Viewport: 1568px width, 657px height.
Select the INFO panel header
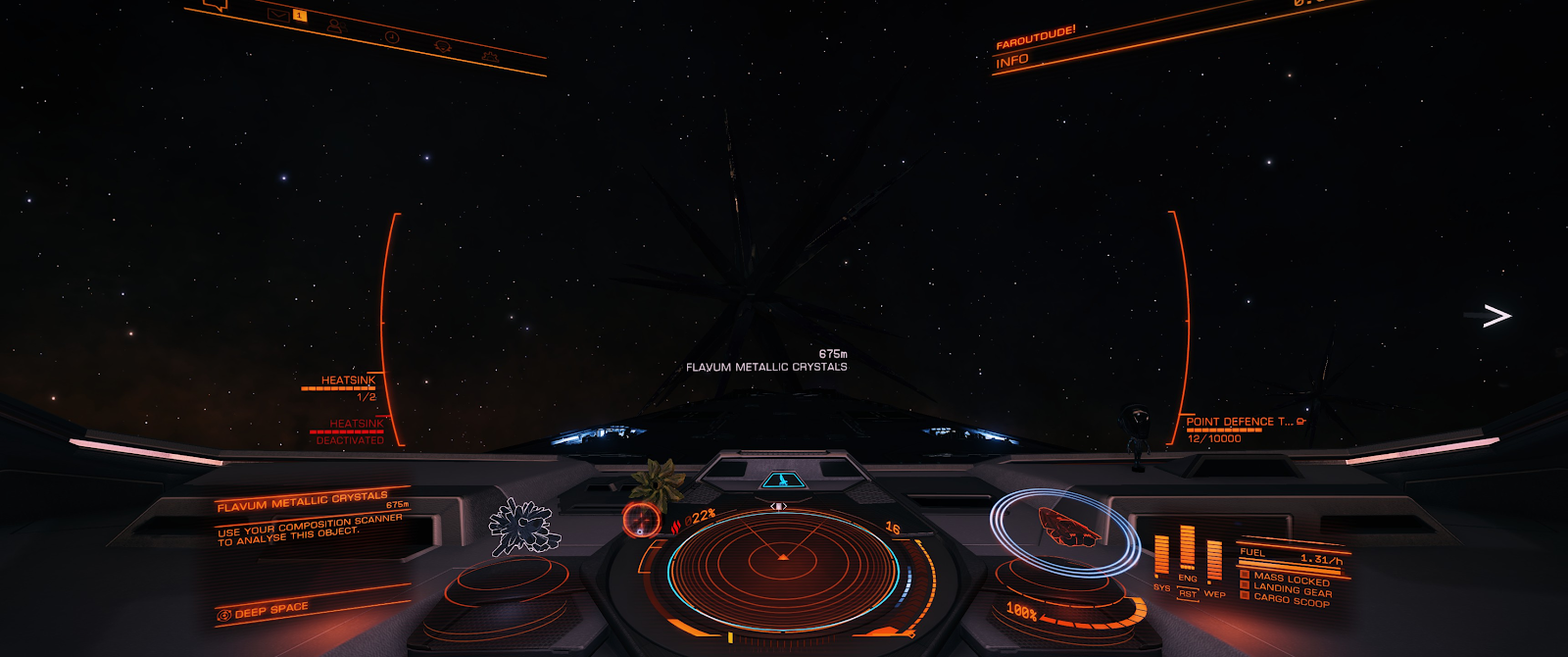pyautogui.click(x=1012, y=62)
